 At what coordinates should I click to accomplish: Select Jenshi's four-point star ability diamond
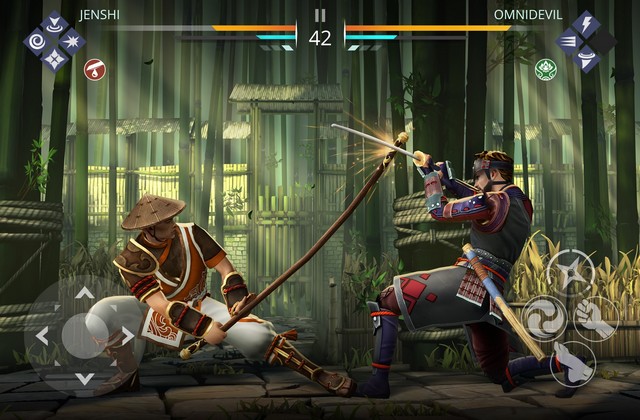pyautogui.click(x=55, y=60)
